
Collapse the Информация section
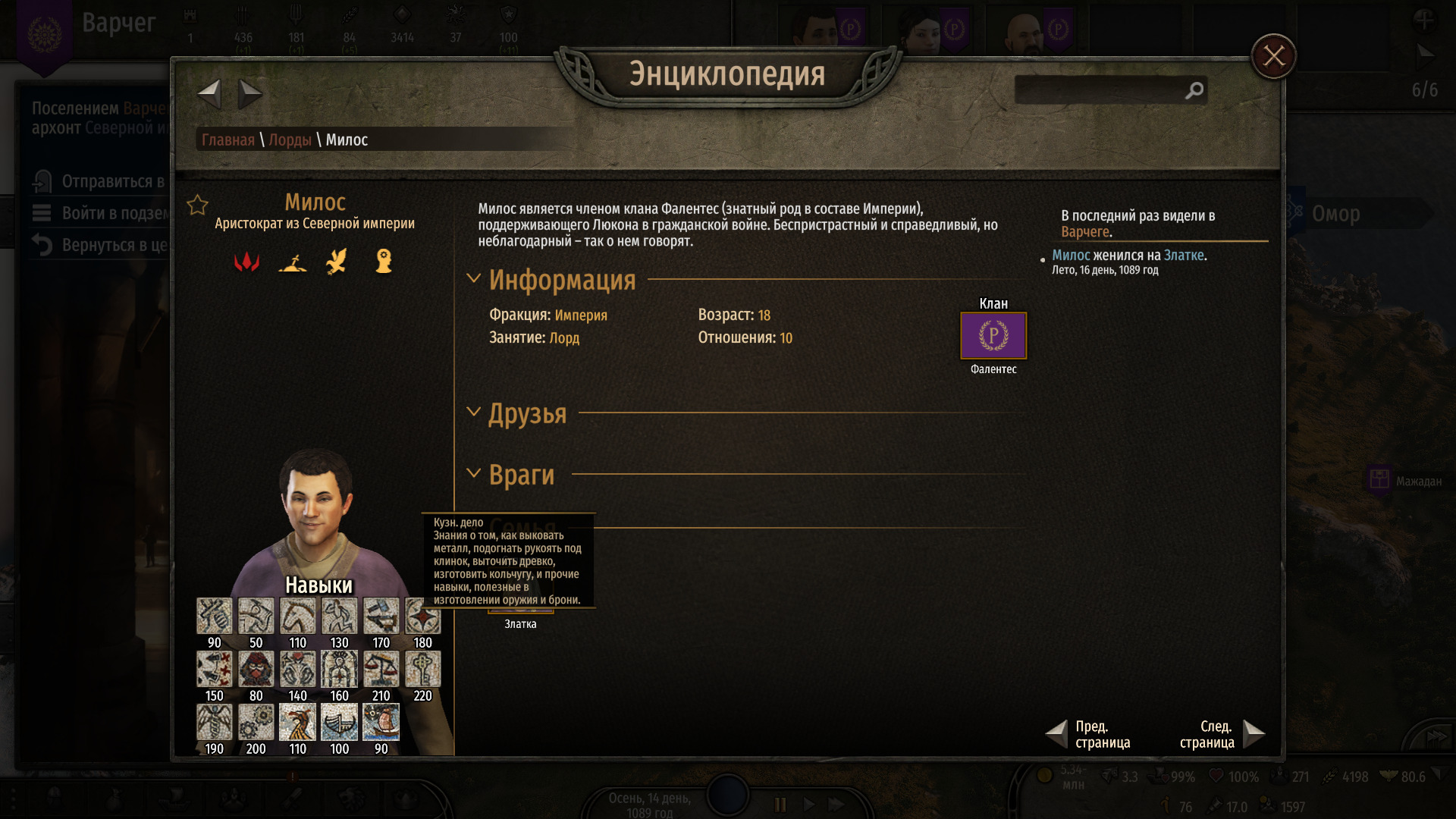point(474,278)
